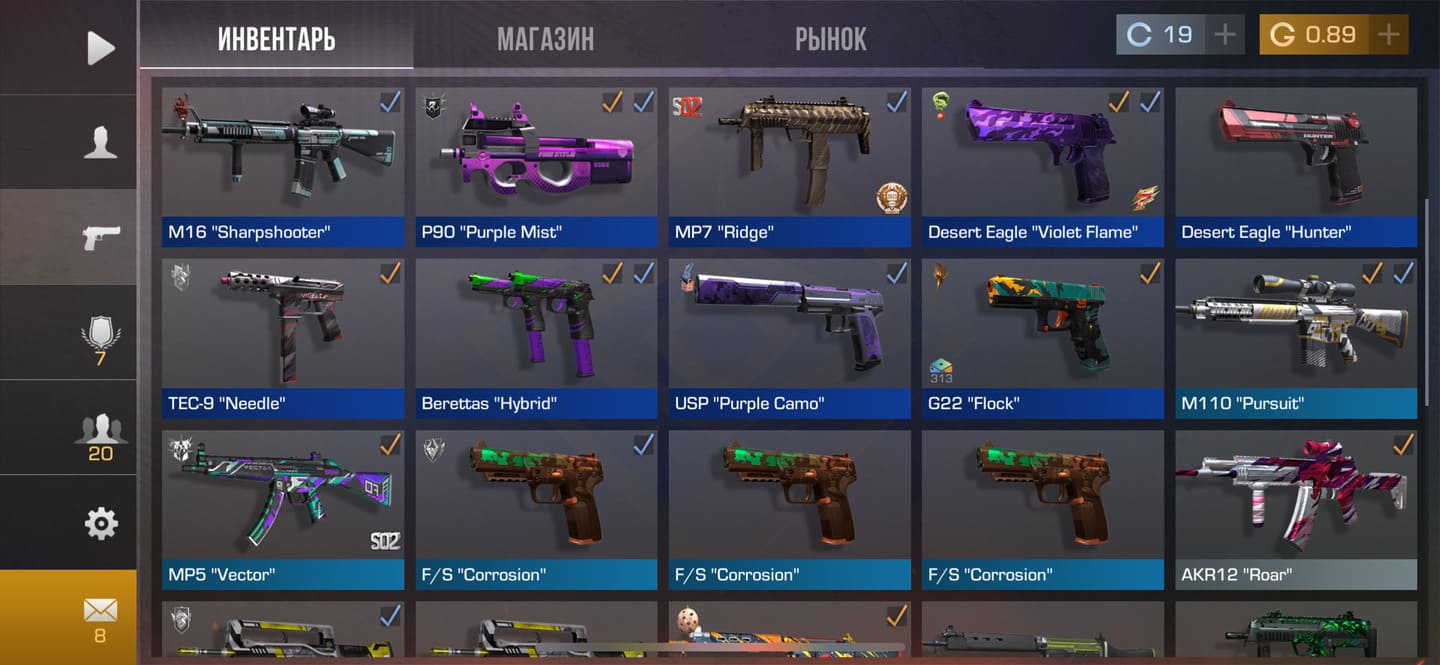Switch to the Магазин tab
1440x665 pixels.
[x=545, y=38]
